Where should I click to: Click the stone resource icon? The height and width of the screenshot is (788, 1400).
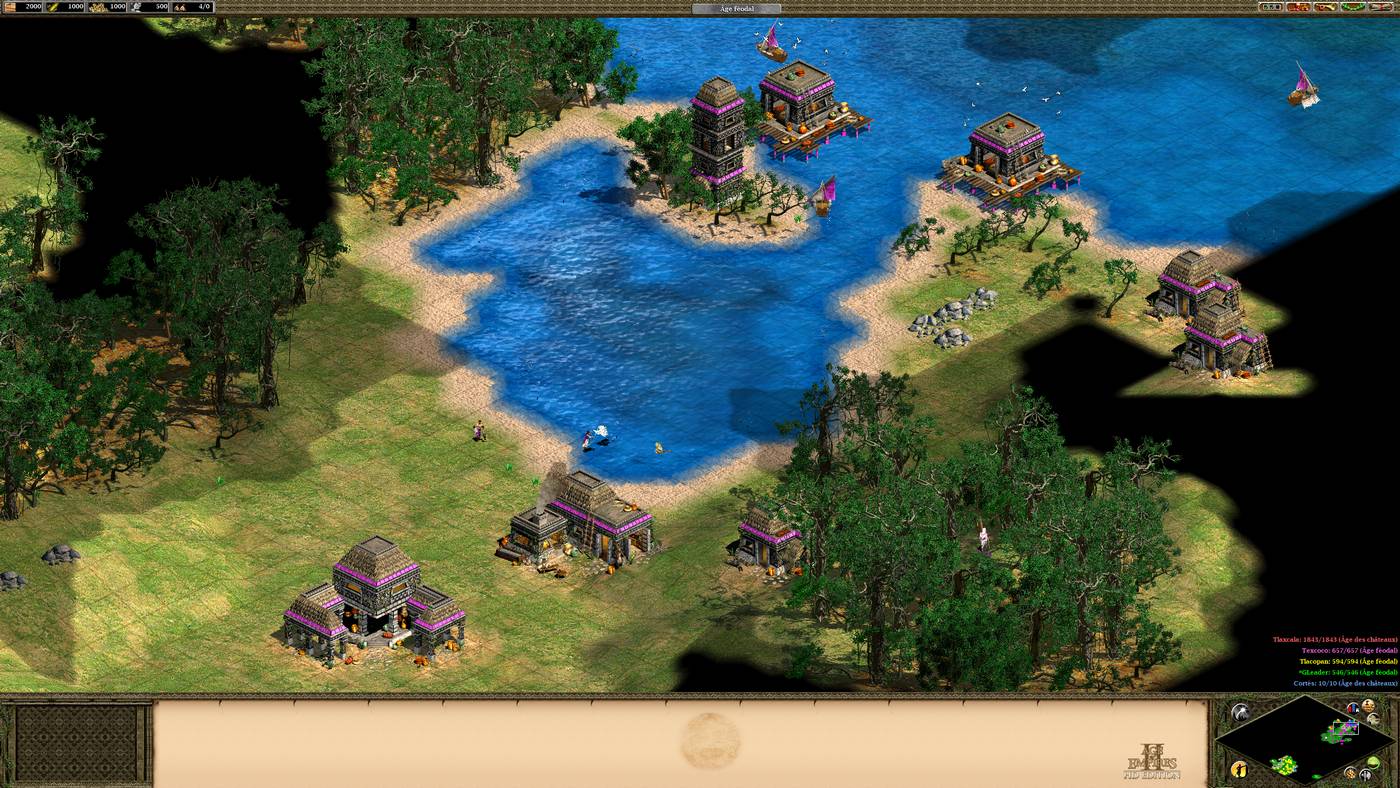point(134,7)
